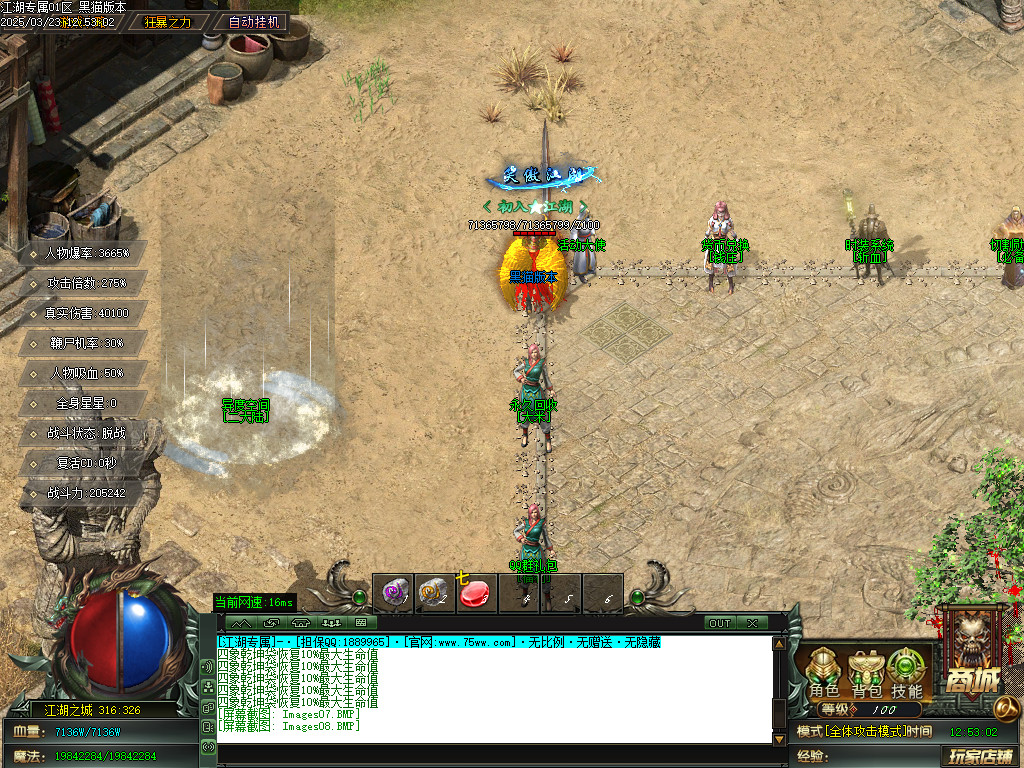Click the gold horn speaker icon

coord(1007,708)
